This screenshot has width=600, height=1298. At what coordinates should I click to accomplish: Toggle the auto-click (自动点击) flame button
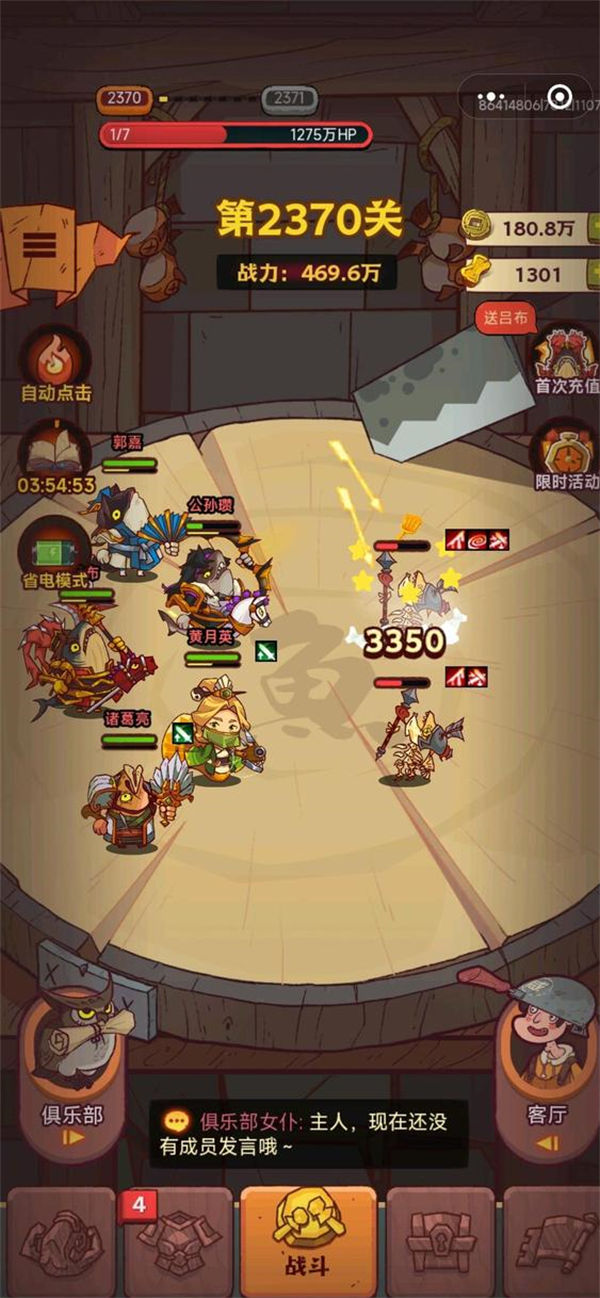(56, 357)
